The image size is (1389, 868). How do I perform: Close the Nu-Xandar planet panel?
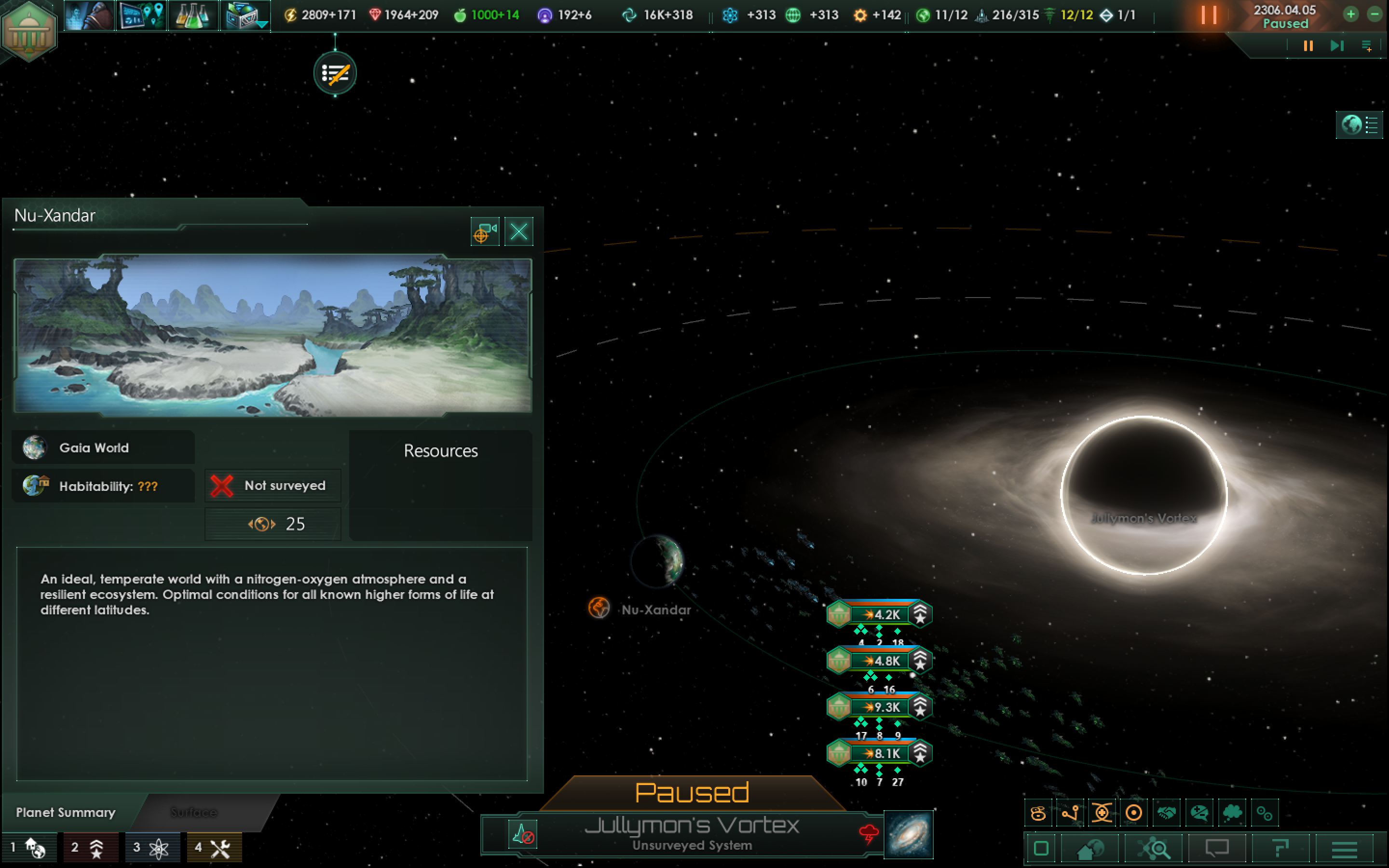519,232
